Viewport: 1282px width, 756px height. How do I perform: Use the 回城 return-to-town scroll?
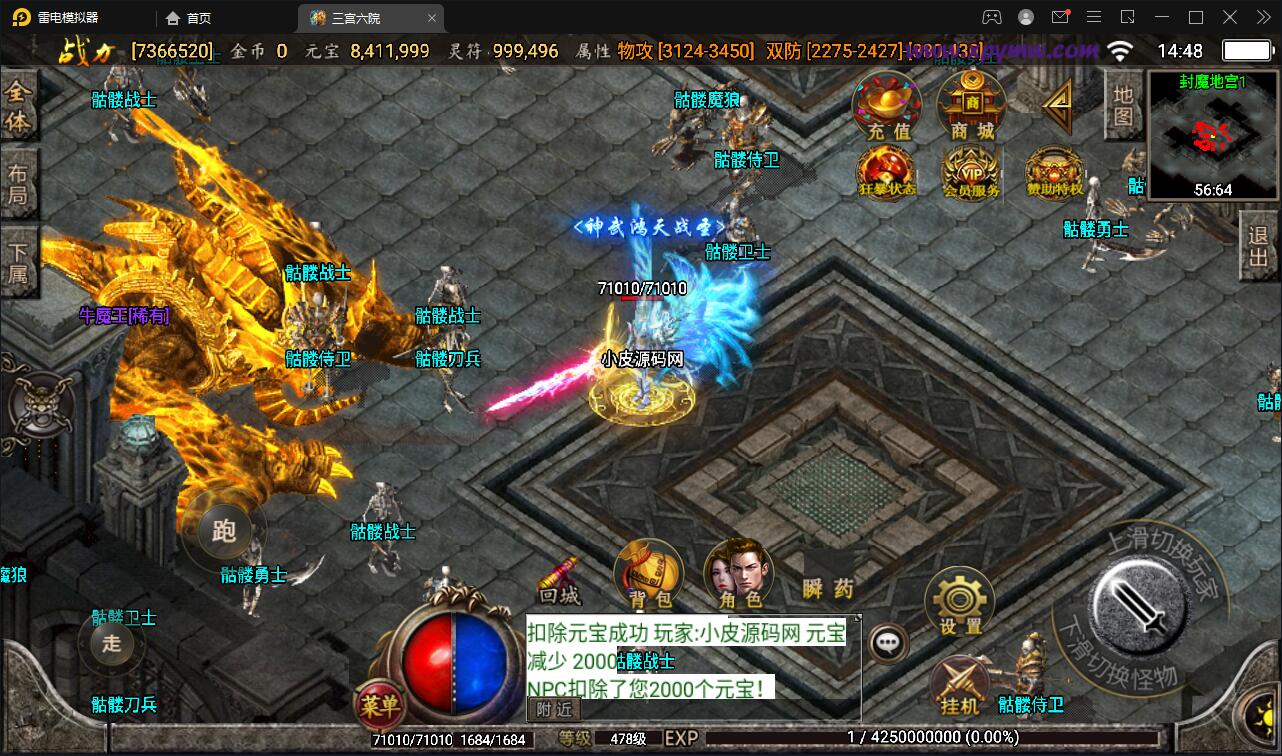[560, 581]
